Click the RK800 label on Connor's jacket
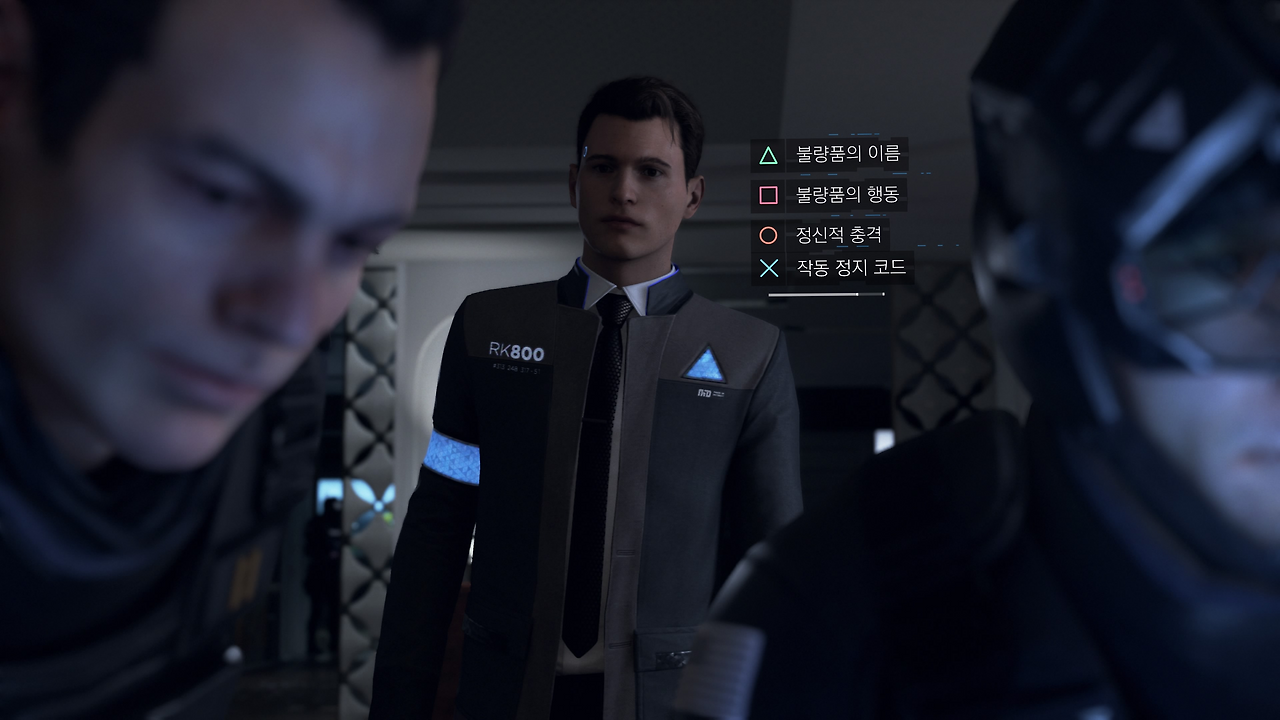This screenshot has width=1280, height=720. (516, 351)
